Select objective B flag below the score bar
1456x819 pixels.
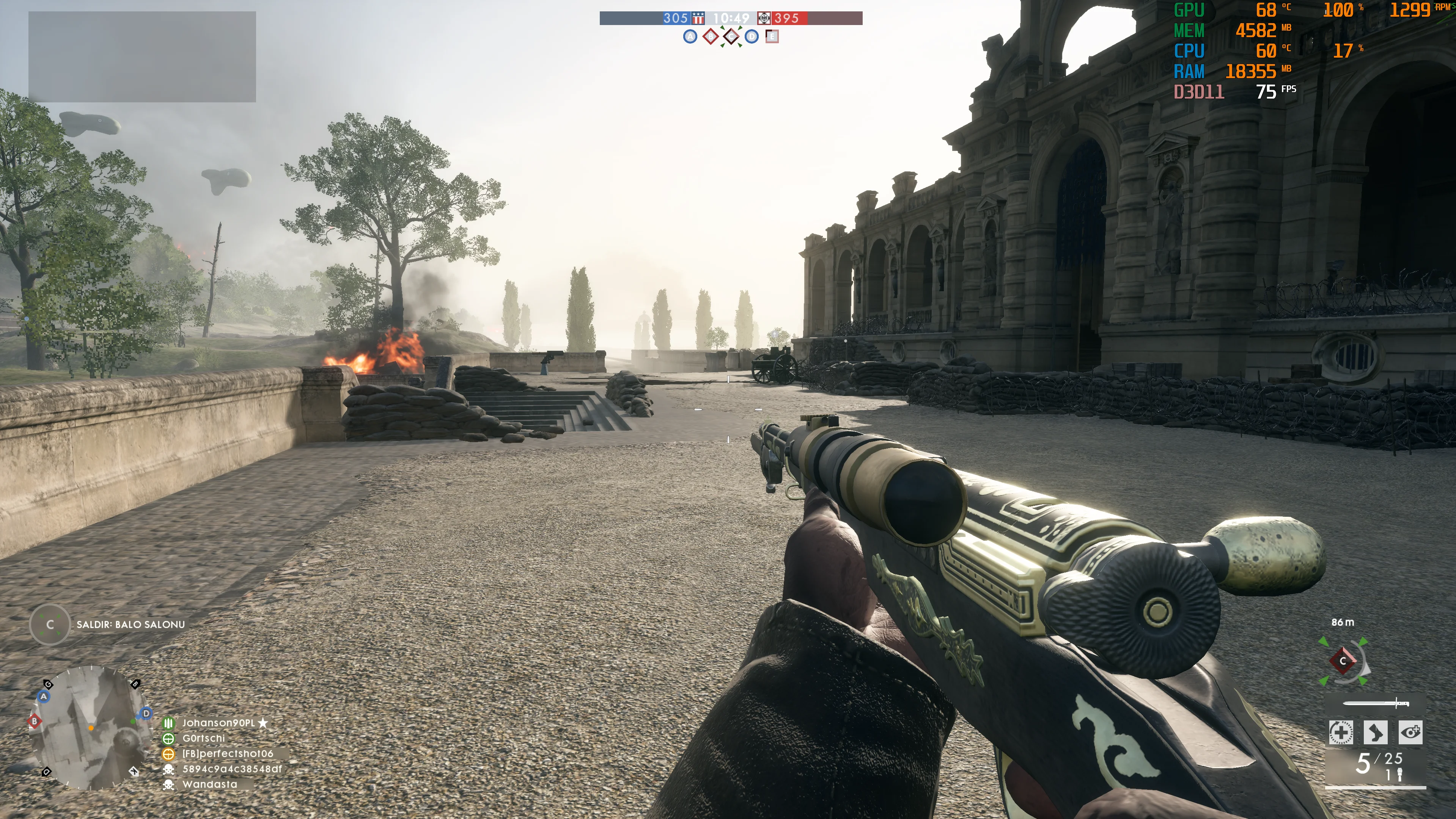tap(711, 37)
